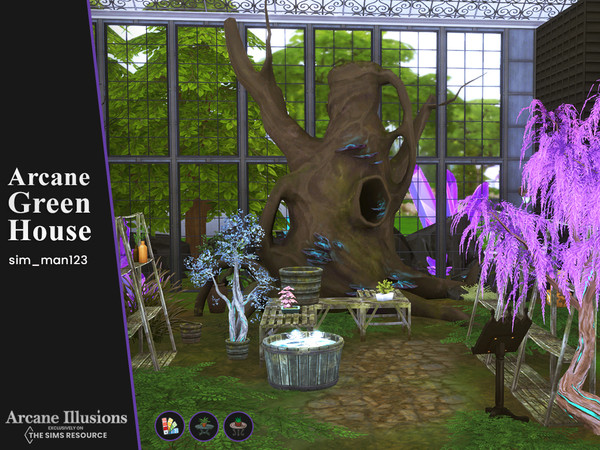Screen dimensions: 600x450
Task: Select the potted plant on blue table icon
Action: 204,426
